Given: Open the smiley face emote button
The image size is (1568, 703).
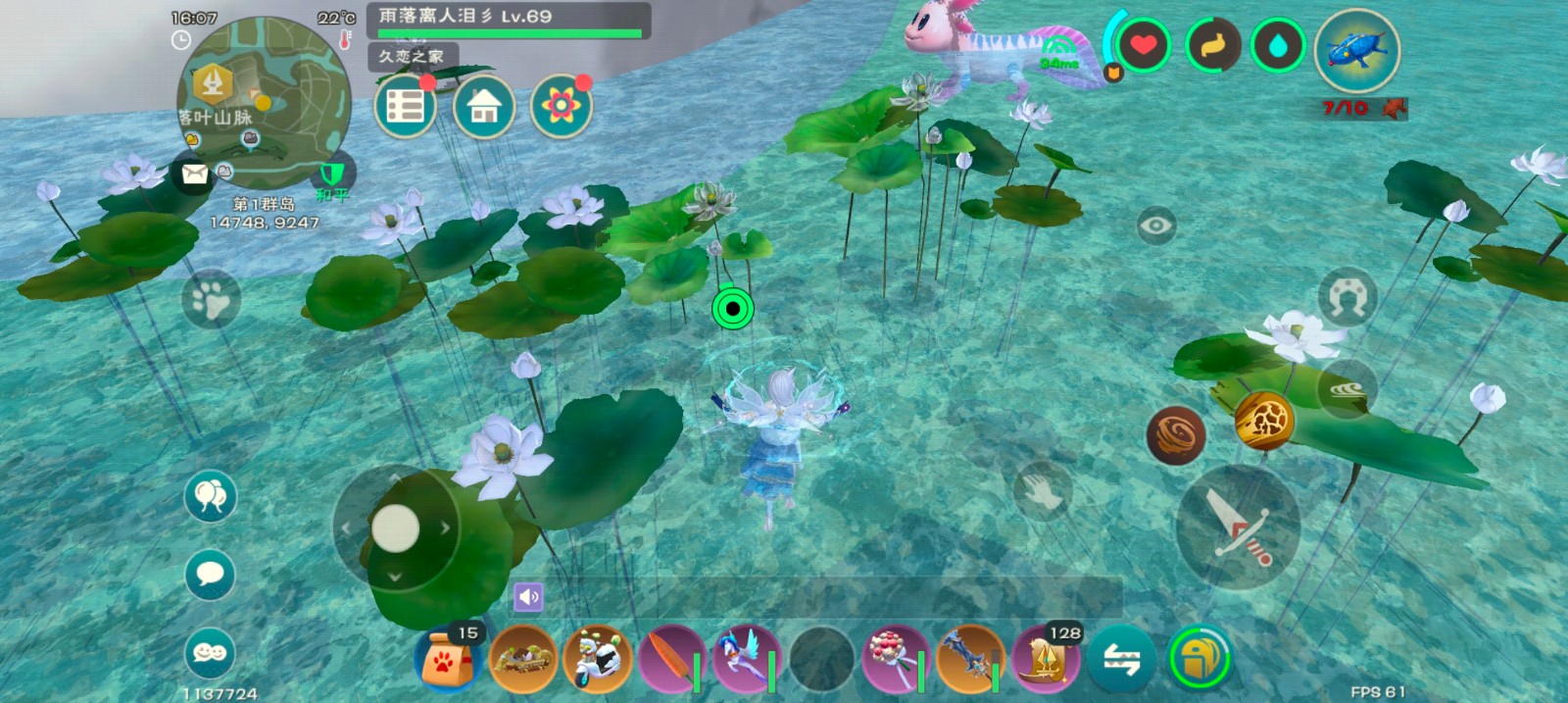Looking at the screenshot, I should [210, 653].
